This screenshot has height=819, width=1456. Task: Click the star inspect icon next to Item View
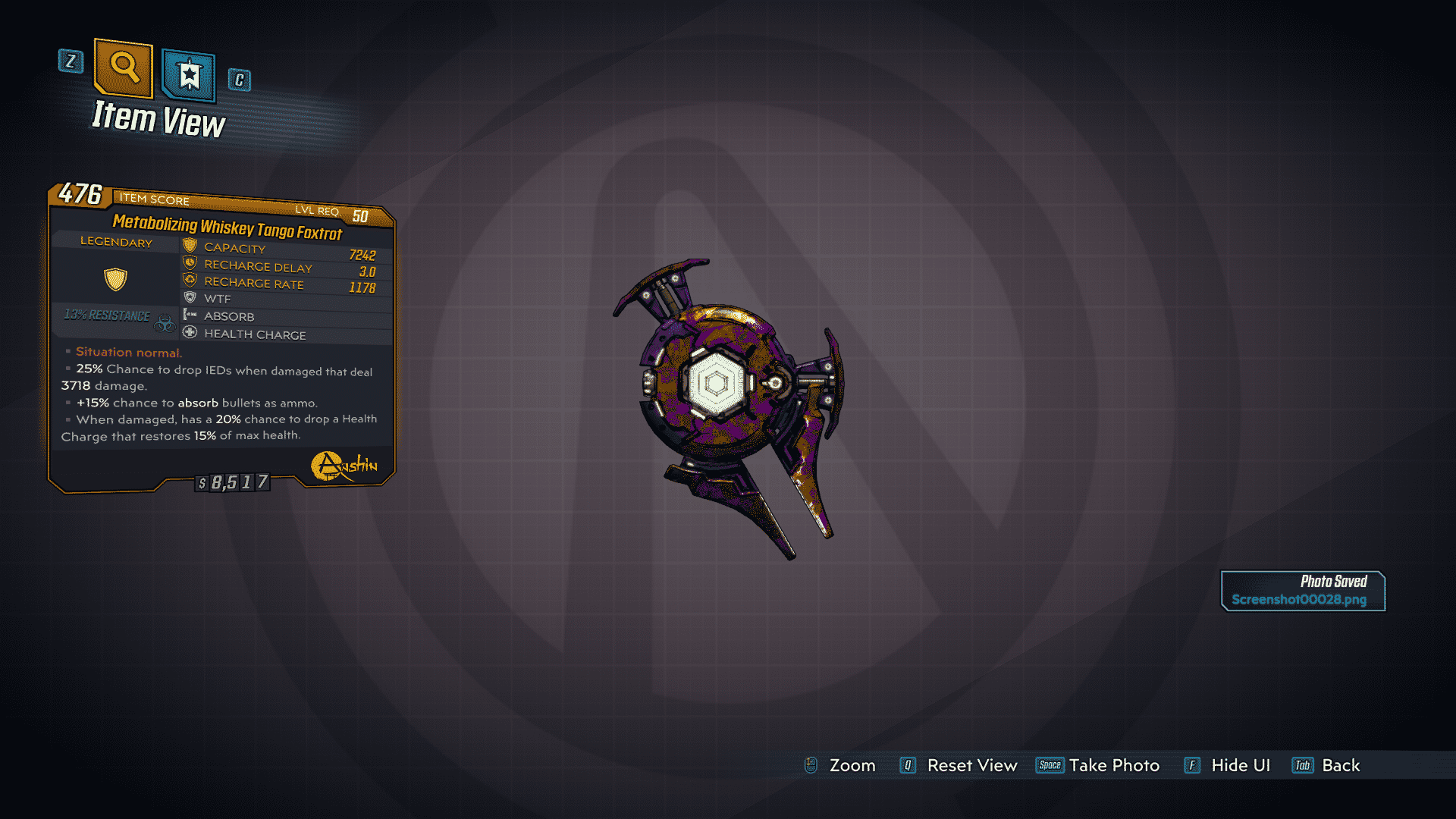187,74
